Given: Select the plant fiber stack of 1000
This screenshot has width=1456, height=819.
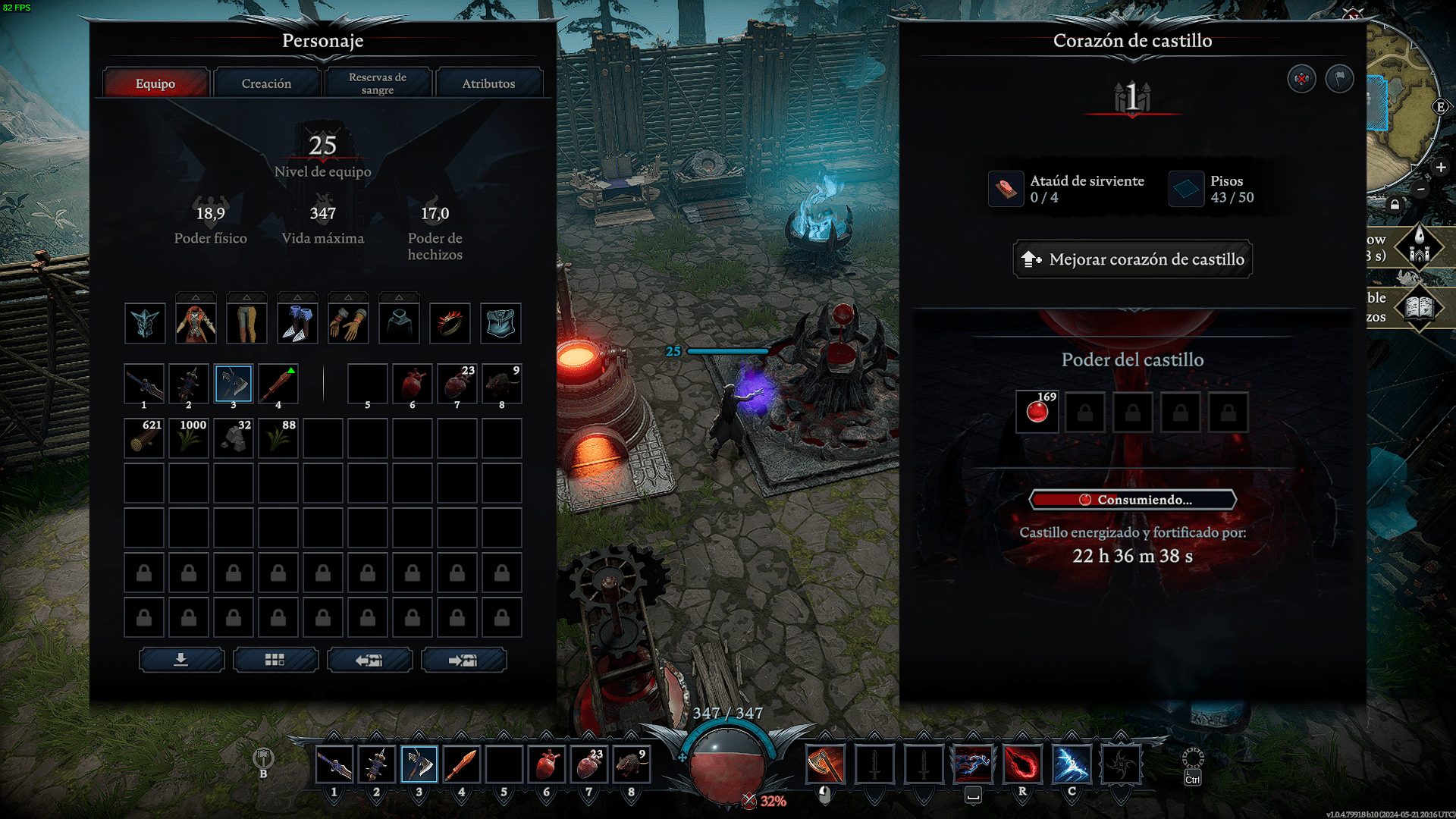Looking at the screenshot, I should pyautogui.click(x=189, y=438).
